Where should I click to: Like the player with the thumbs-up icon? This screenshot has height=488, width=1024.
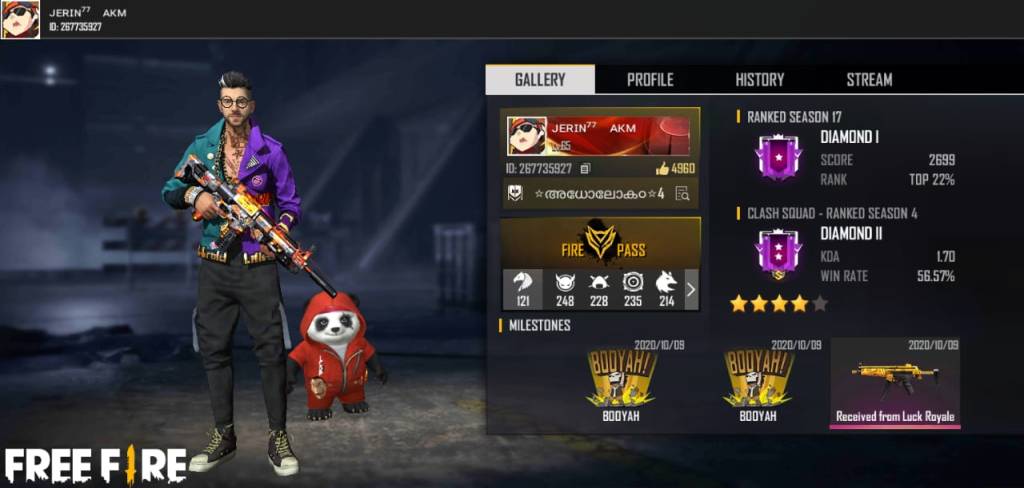[x=662, y=168]
